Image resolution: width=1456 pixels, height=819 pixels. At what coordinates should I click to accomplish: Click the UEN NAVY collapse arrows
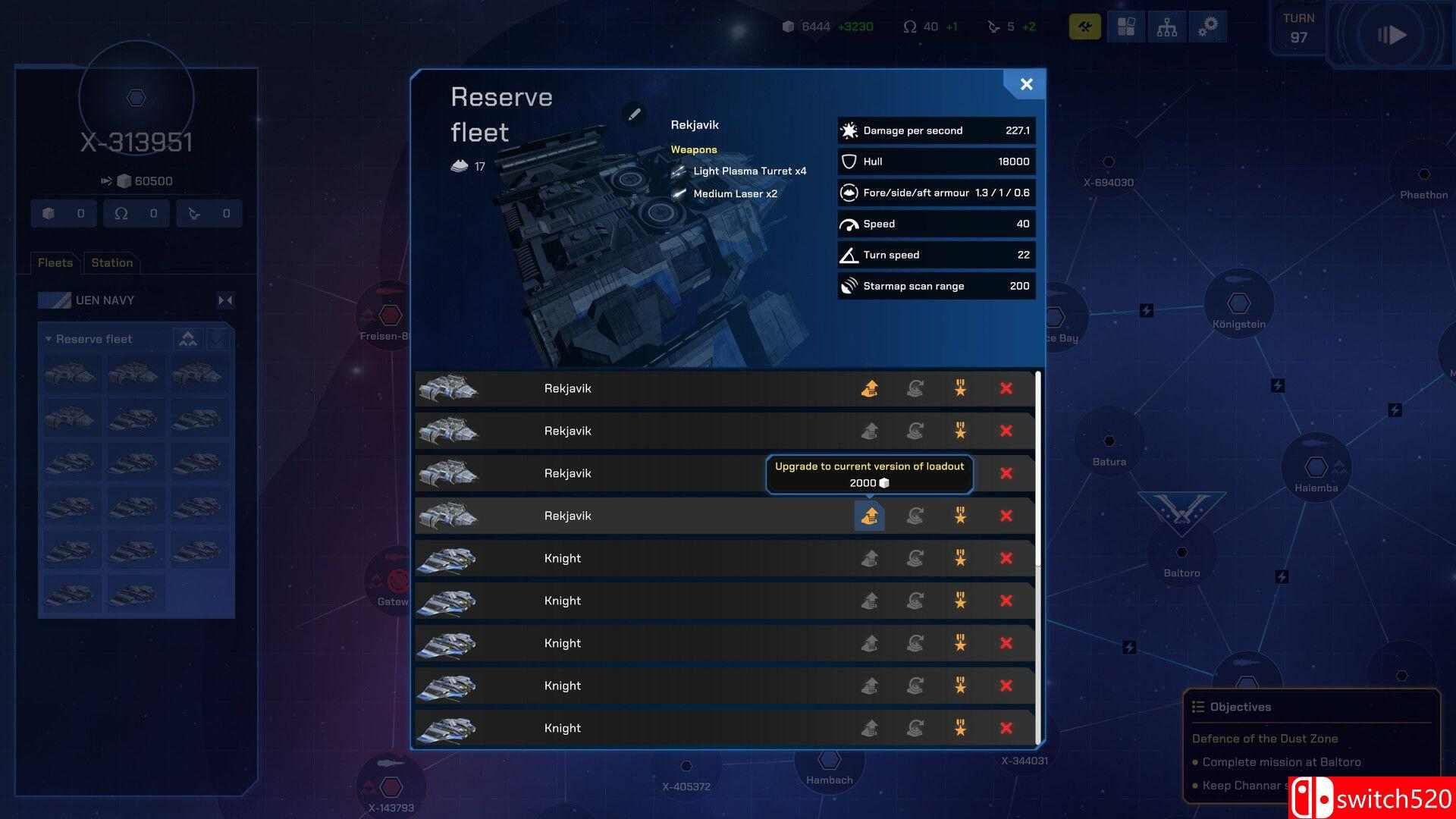pos(225,300)
